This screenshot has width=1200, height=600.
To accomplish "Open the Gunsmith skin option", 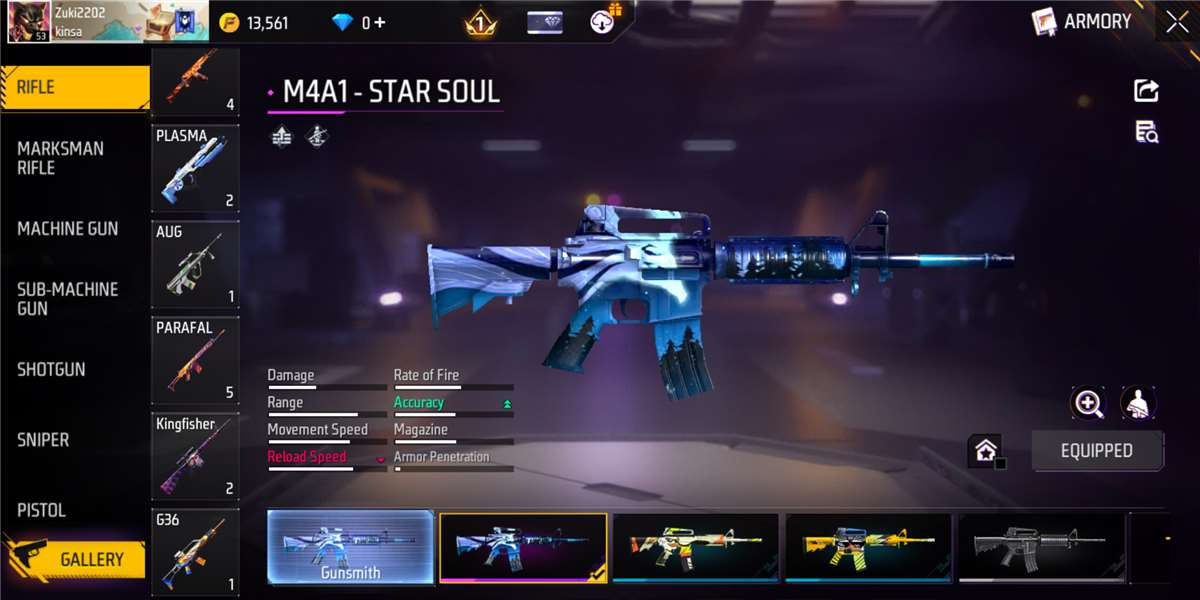I will click(x=350, y=548).
